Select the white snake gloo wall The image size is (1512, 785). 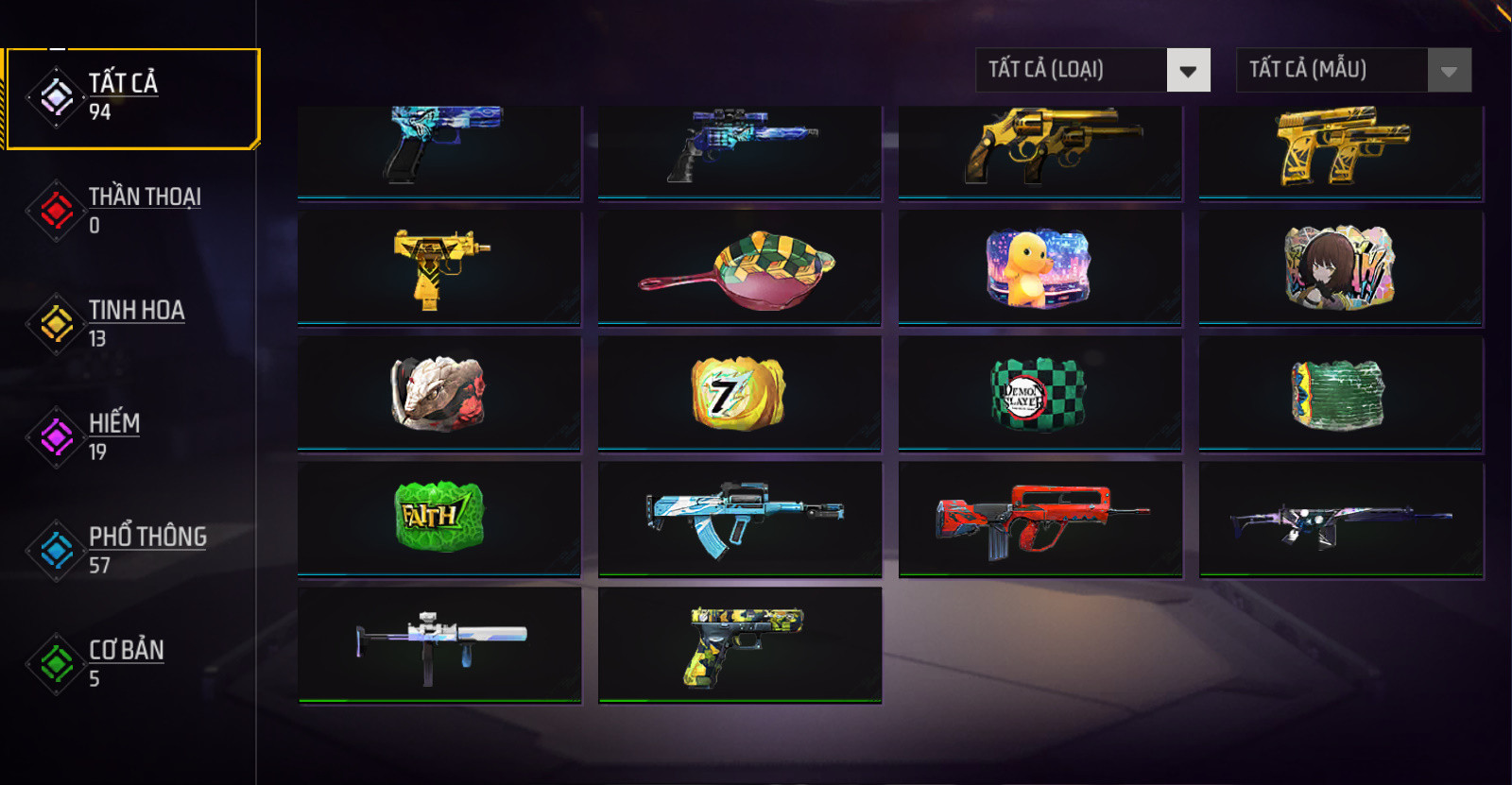(439, 394)
